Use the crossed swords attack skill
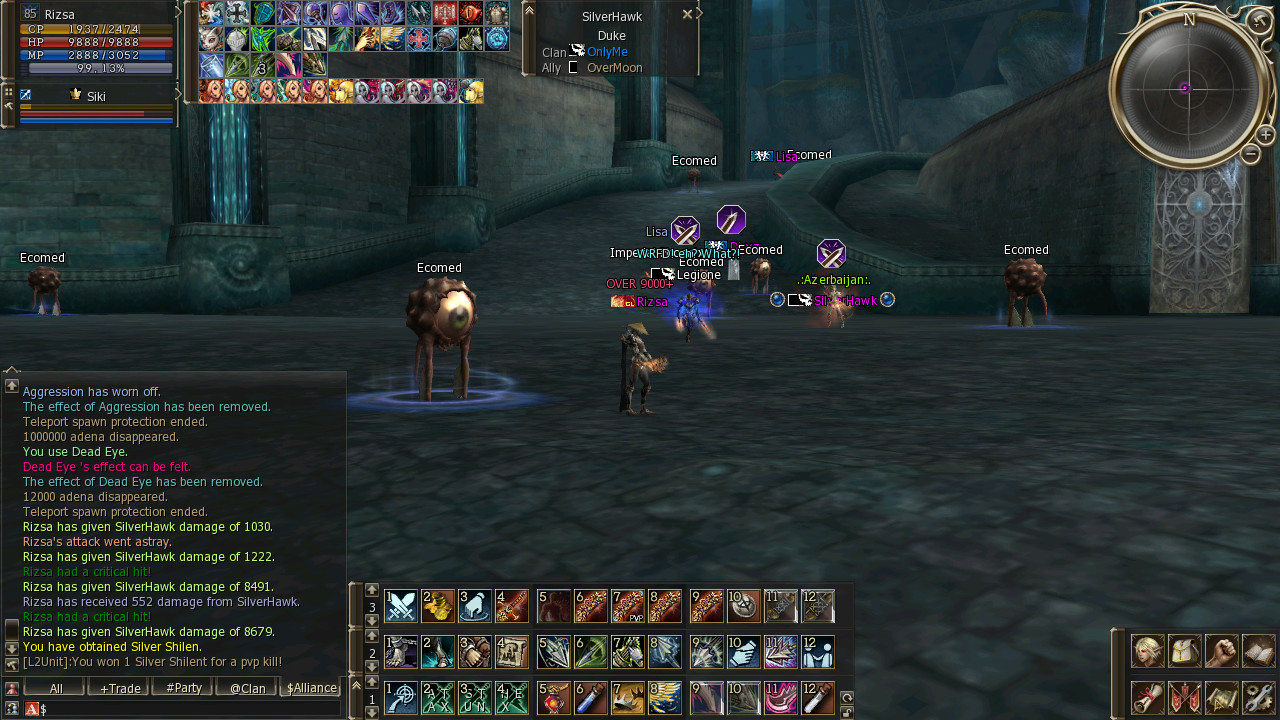This screenshot has height=720, width=1280. coord(401,606)
